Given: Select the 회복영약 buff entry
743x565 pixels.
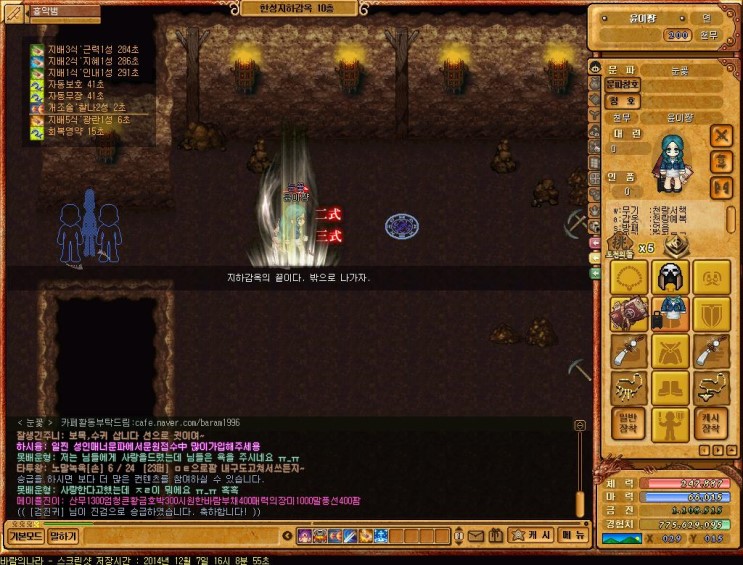Looking at the screenshot, I should coord(65,131).
